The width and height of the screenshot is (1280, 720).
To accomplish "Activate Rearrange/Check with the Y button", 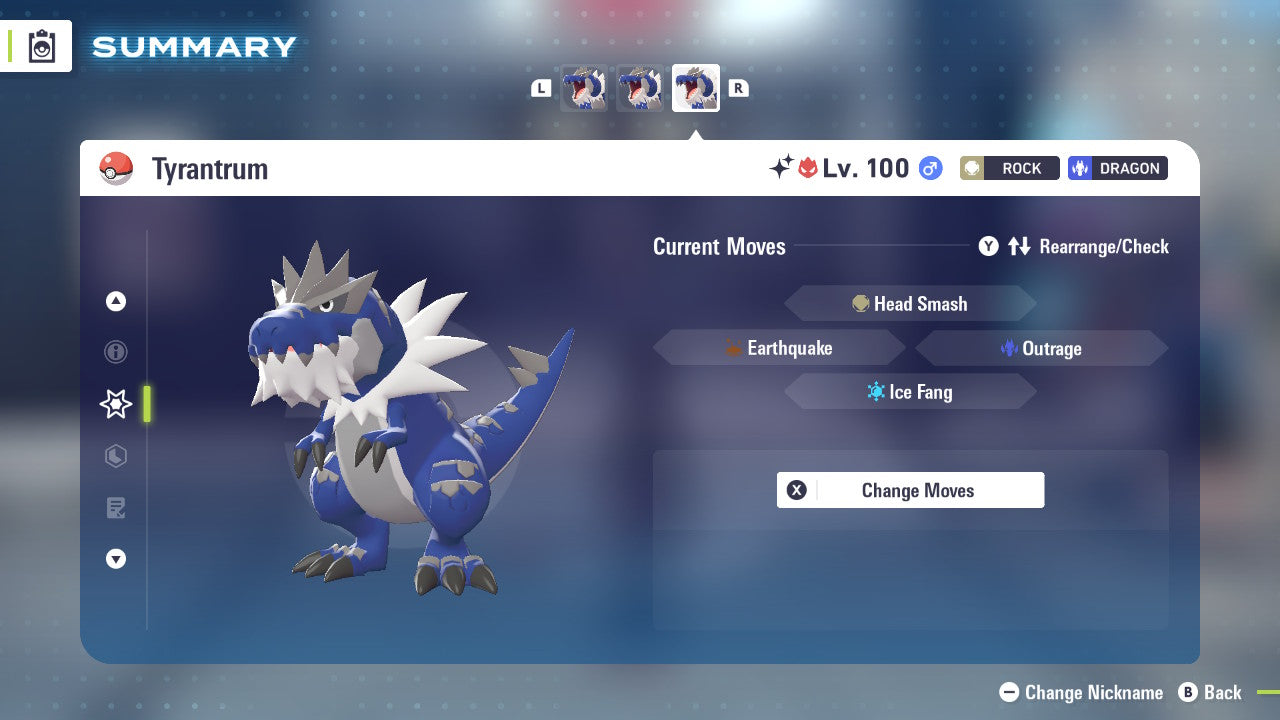I will pyautogui.click(x=988, y=246).
